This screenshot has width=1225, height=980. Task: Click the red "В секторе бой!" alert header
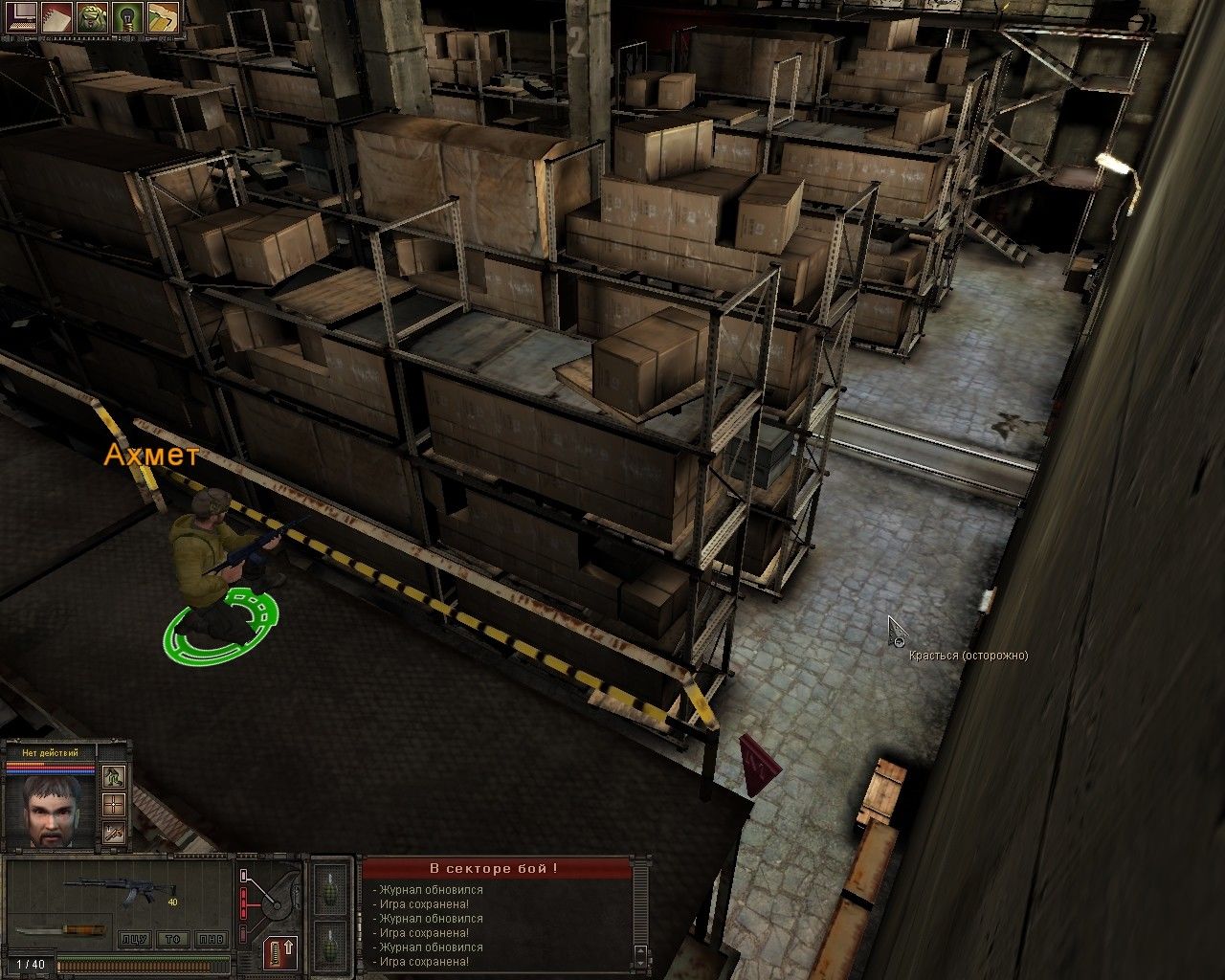coord(497,868)
